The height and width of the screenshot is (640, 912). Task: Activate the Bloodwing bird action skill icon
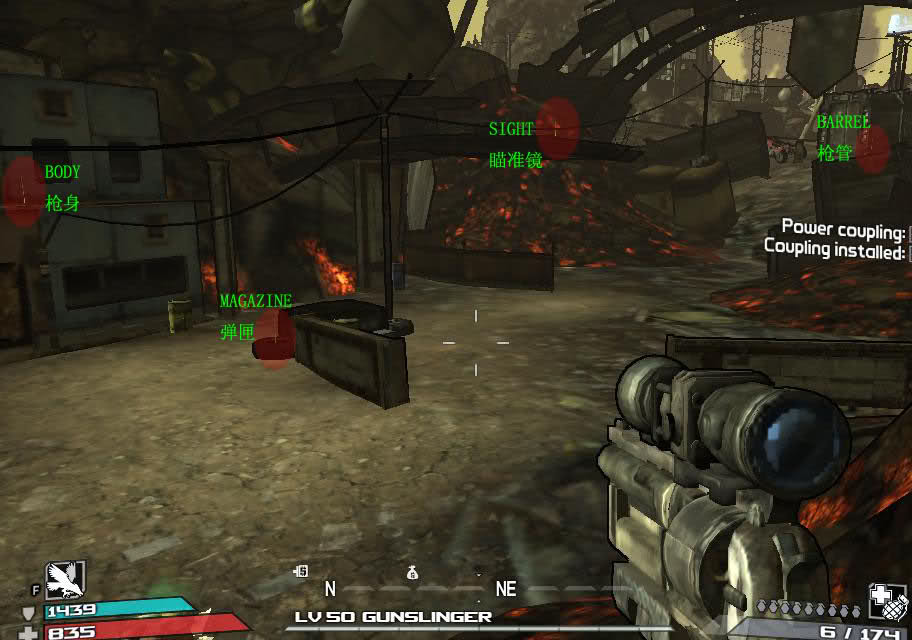(65, 579)
